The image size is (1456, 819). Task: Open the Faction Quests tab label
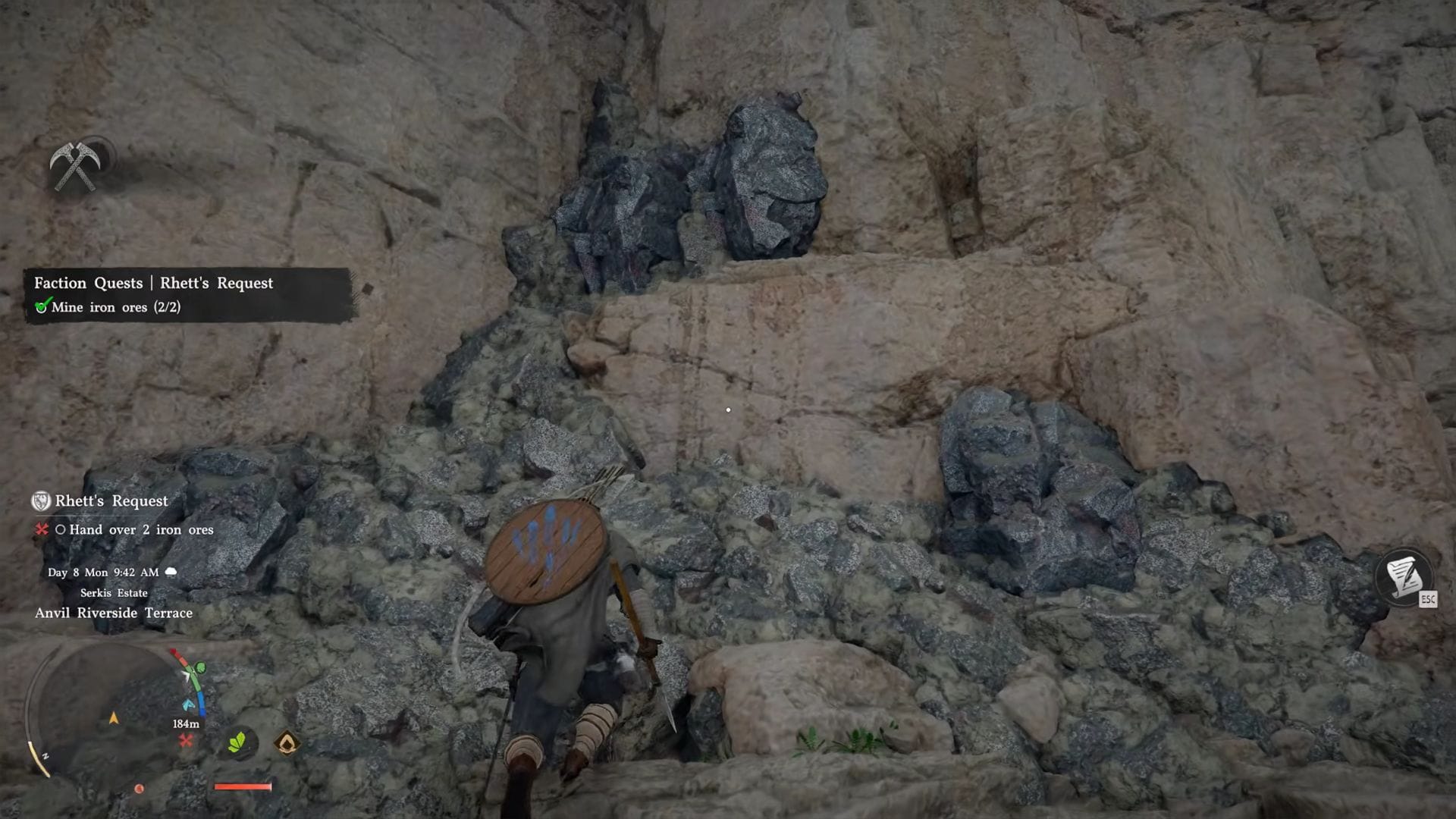(x=88, y=283)
